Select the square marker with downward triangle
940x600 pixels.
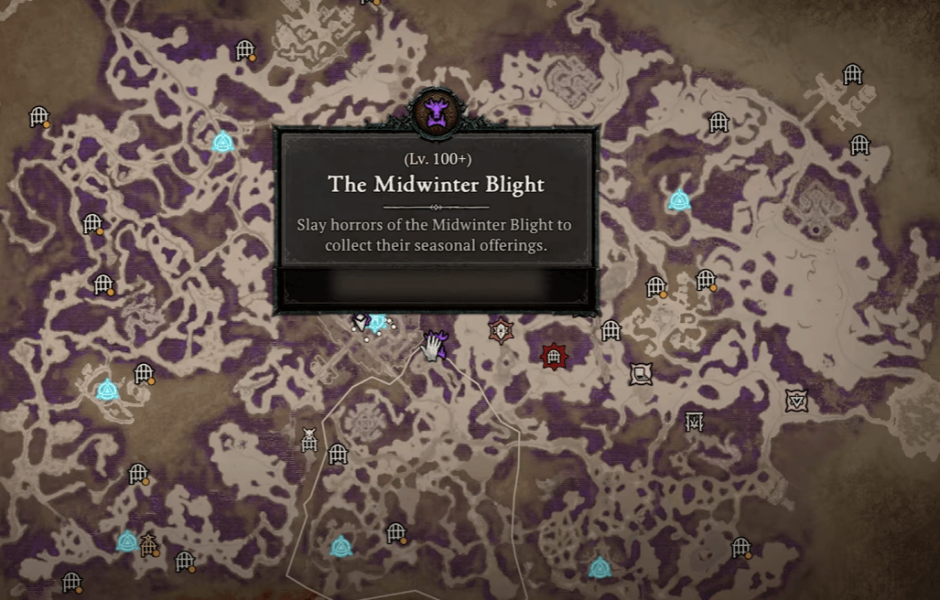[x=796, y=400]
